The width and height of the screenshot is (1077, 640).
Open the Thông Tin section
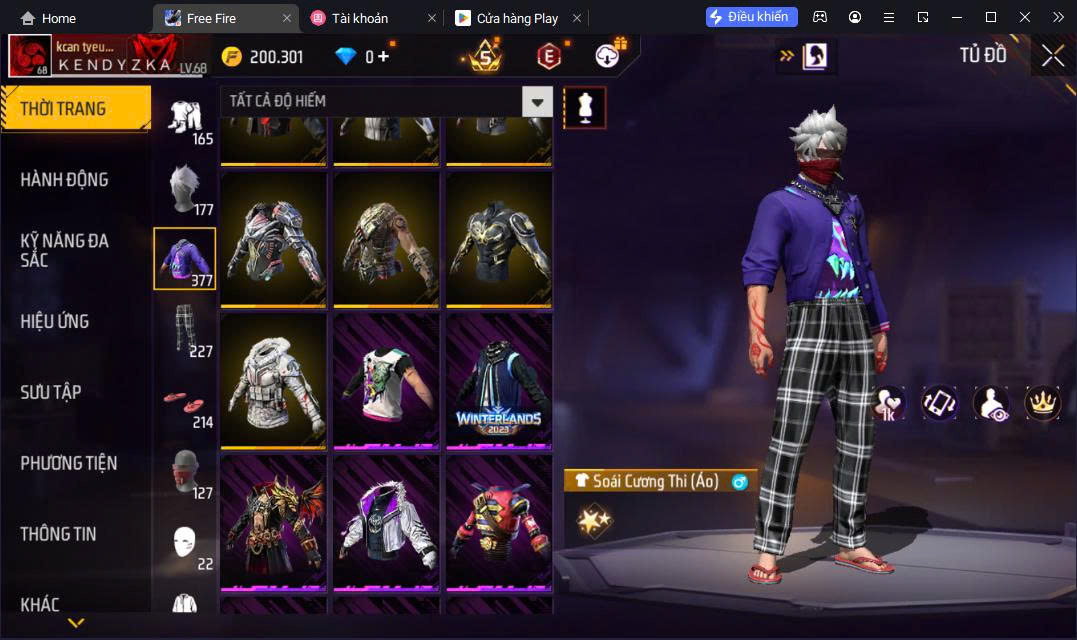coord(58,534)
